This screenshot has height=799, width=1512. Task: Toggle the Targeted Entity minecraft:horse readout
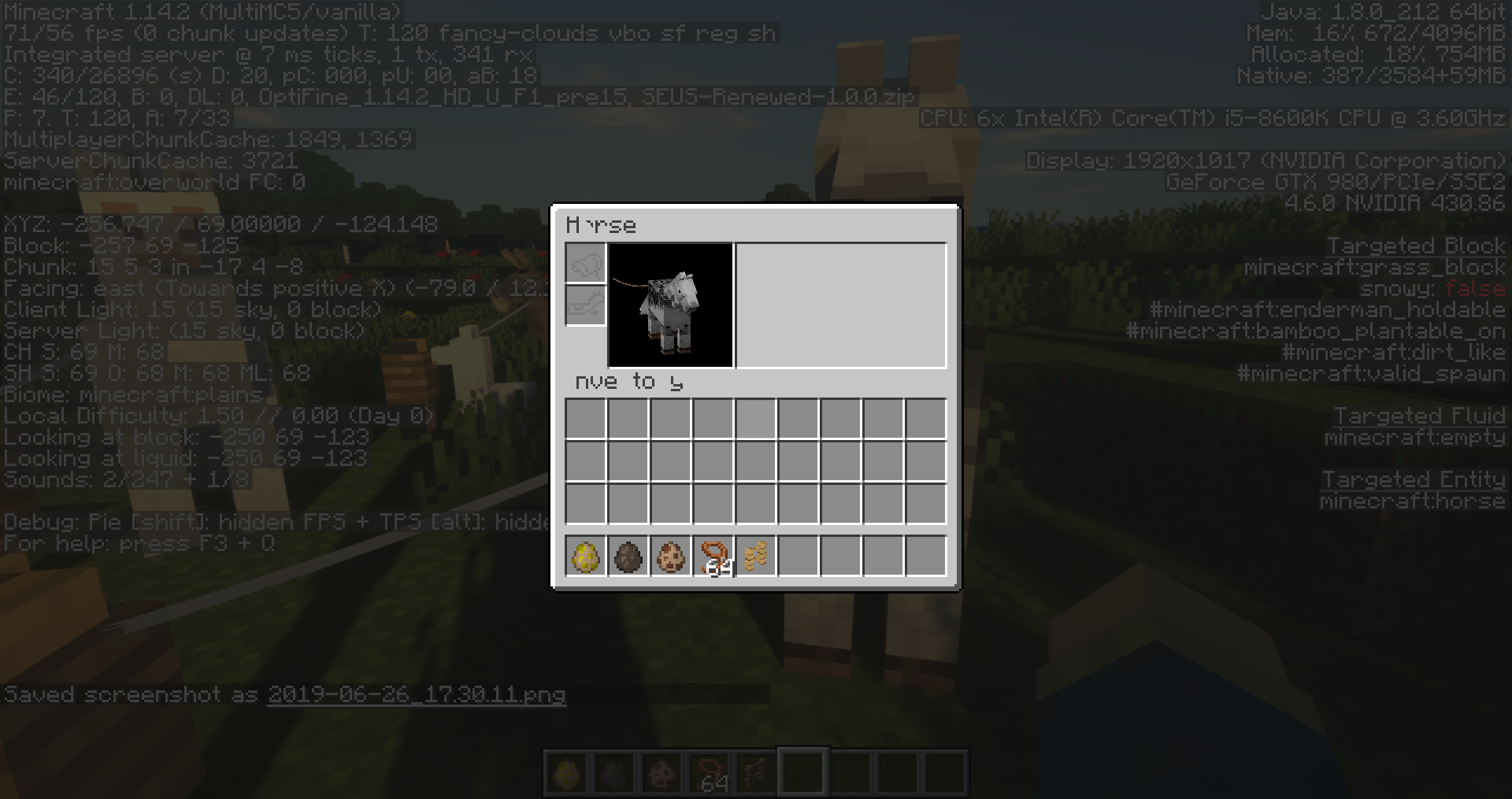1413,501
